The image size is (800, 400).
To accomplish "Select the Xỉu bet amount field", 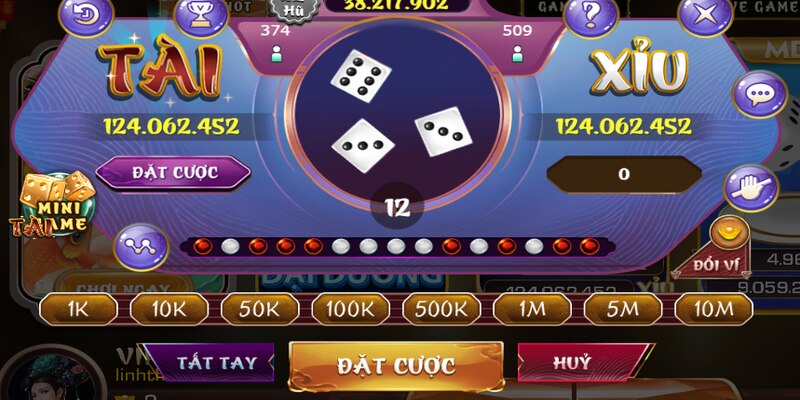I will coord(623,174).
